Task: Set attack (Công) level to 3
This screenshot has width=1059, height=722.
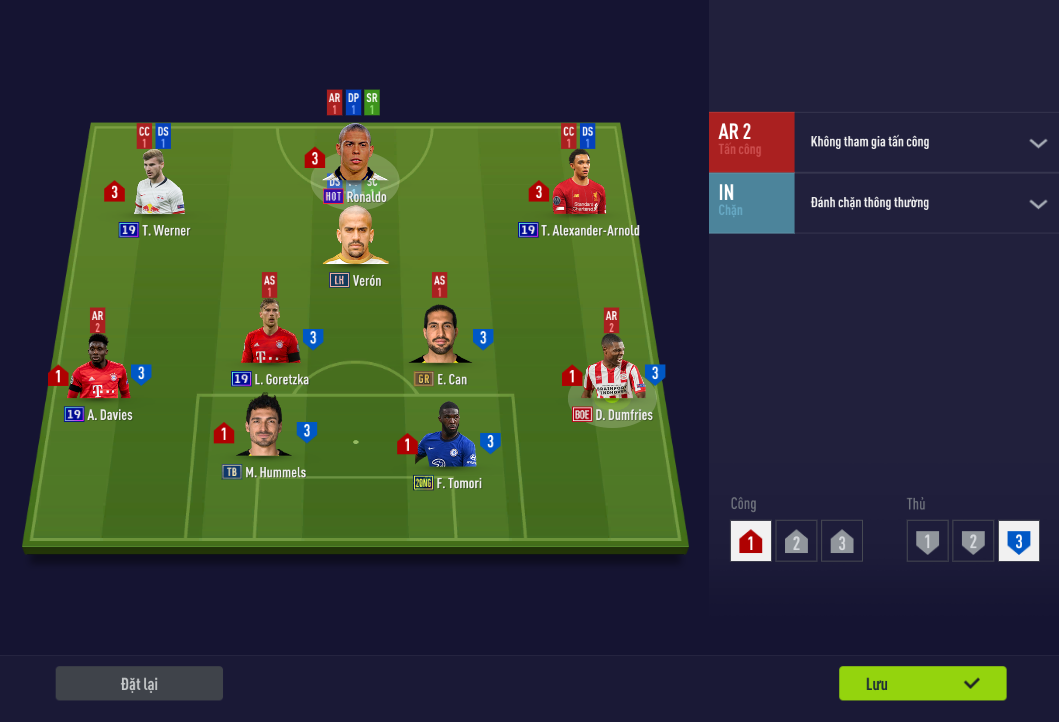Action: tap(842, 541)
